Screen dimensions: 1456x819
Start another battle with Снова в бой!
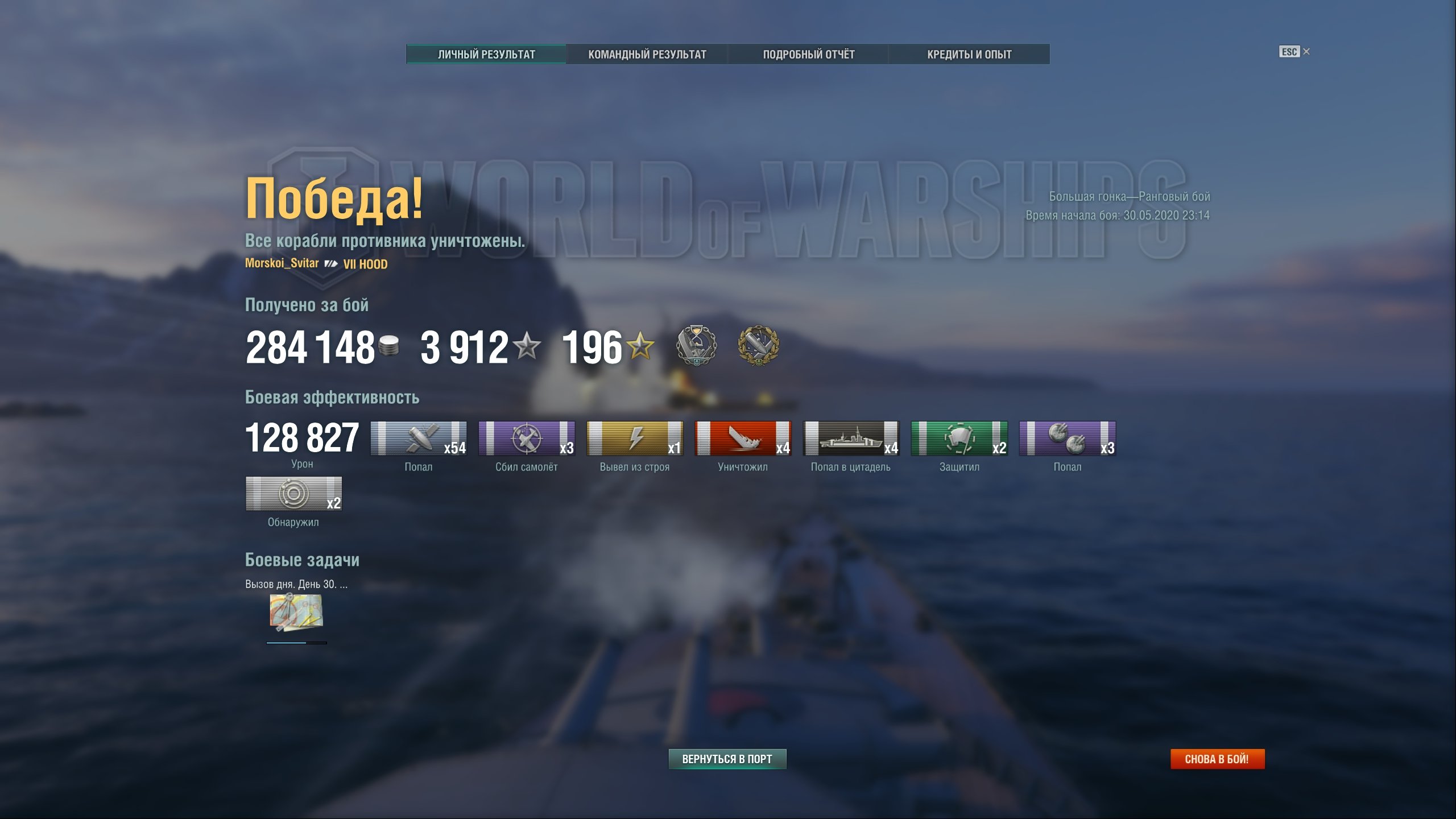1217,759
